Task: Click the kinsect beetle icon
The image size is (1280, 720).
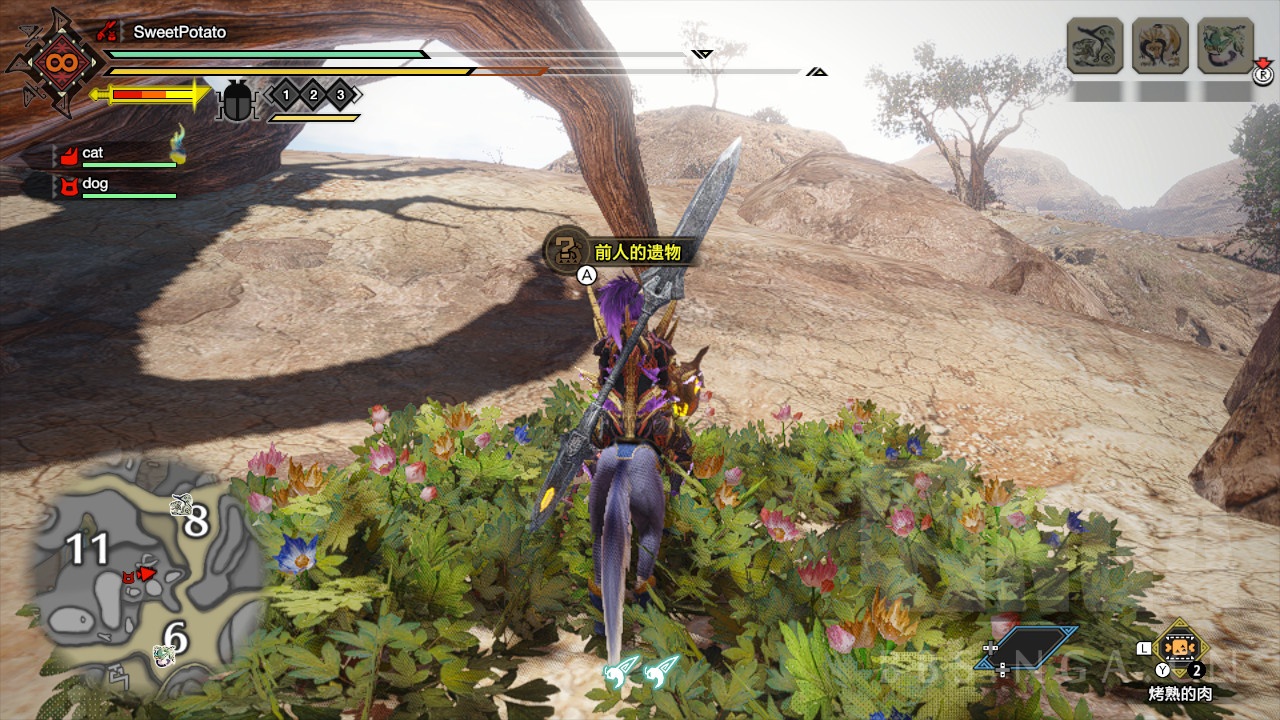Action: [x=237, y=100]
